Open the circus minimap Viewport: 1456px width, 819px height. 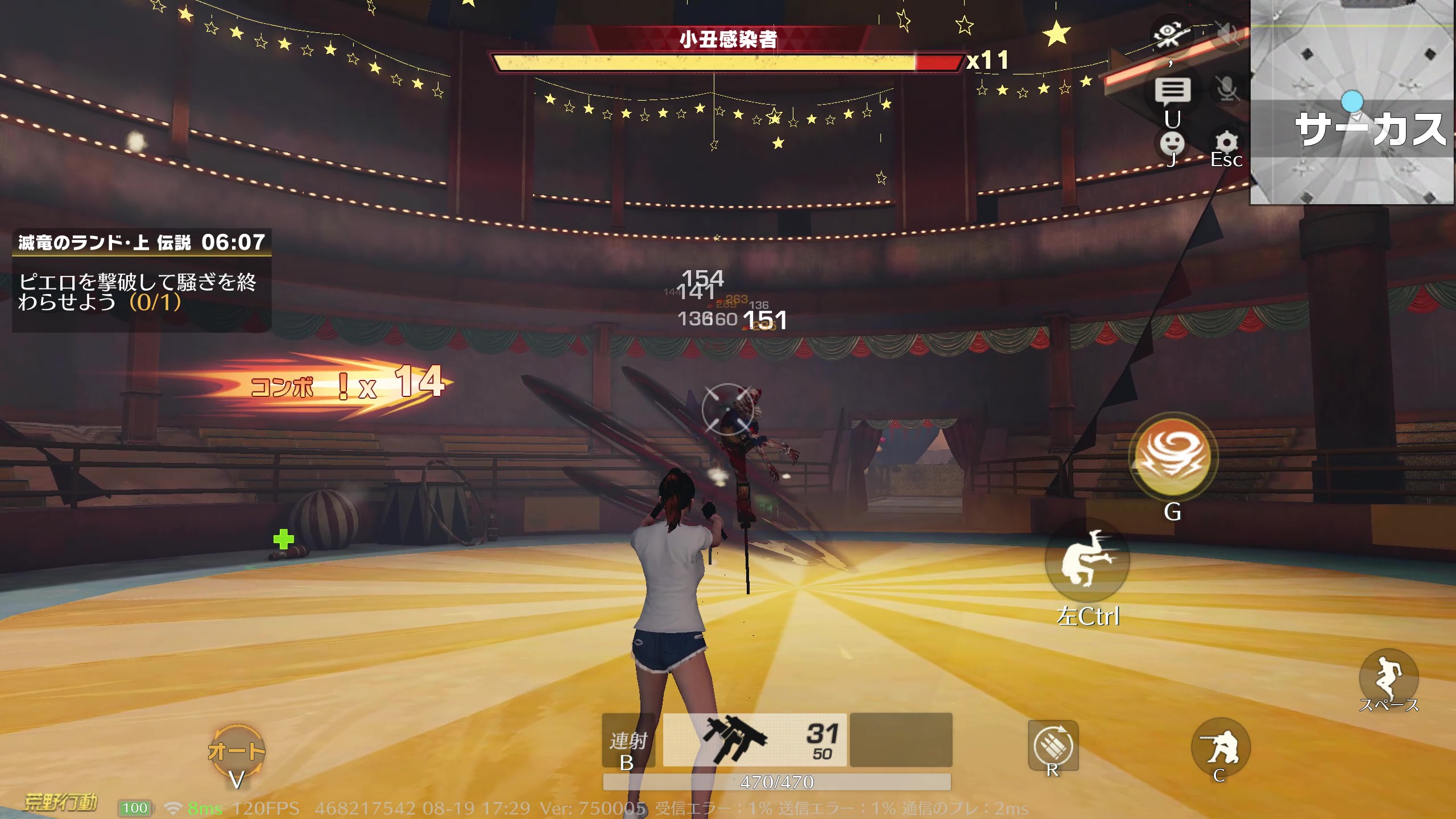1352,102
